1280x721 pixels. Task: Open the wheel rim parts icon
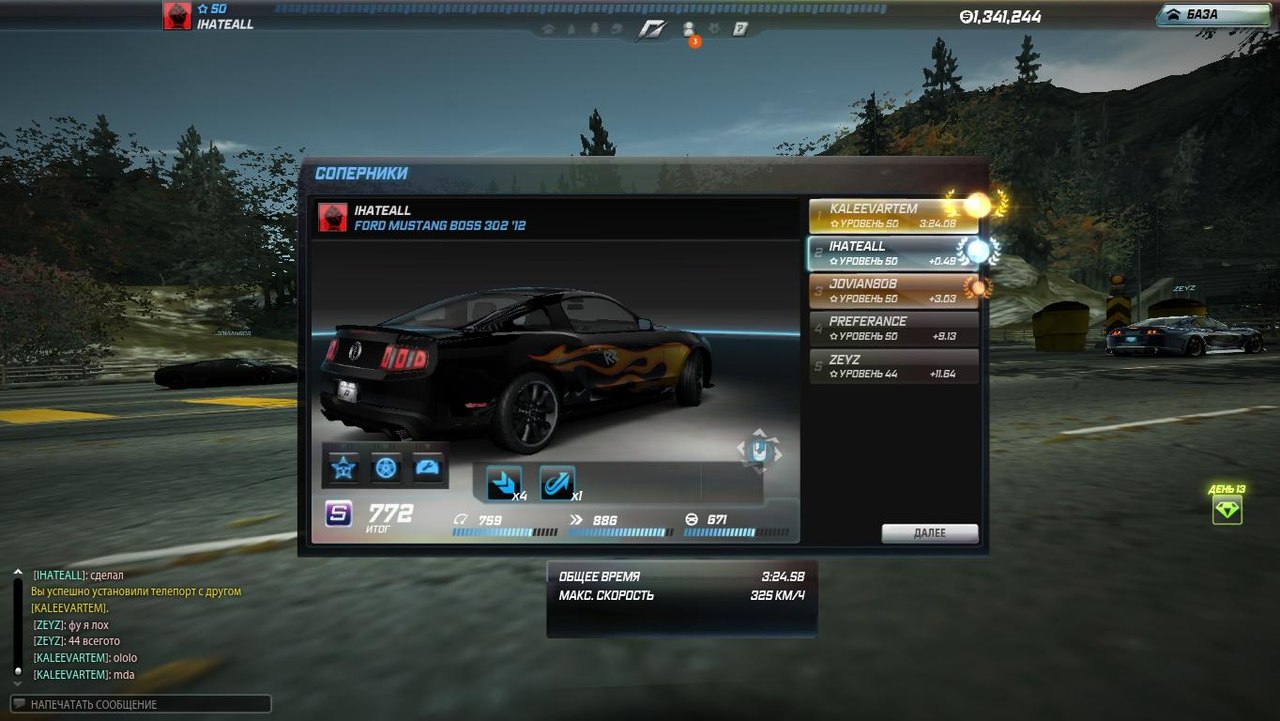[386, 467]
